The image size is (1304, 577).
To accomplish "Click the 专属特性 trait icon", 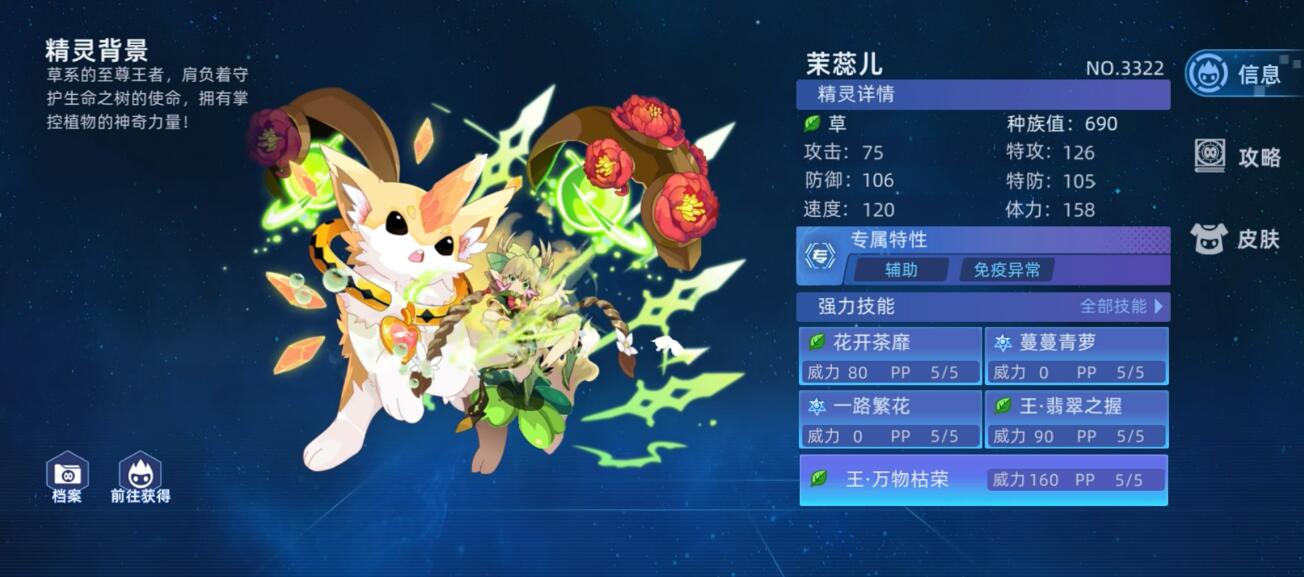I will point(820,257).
